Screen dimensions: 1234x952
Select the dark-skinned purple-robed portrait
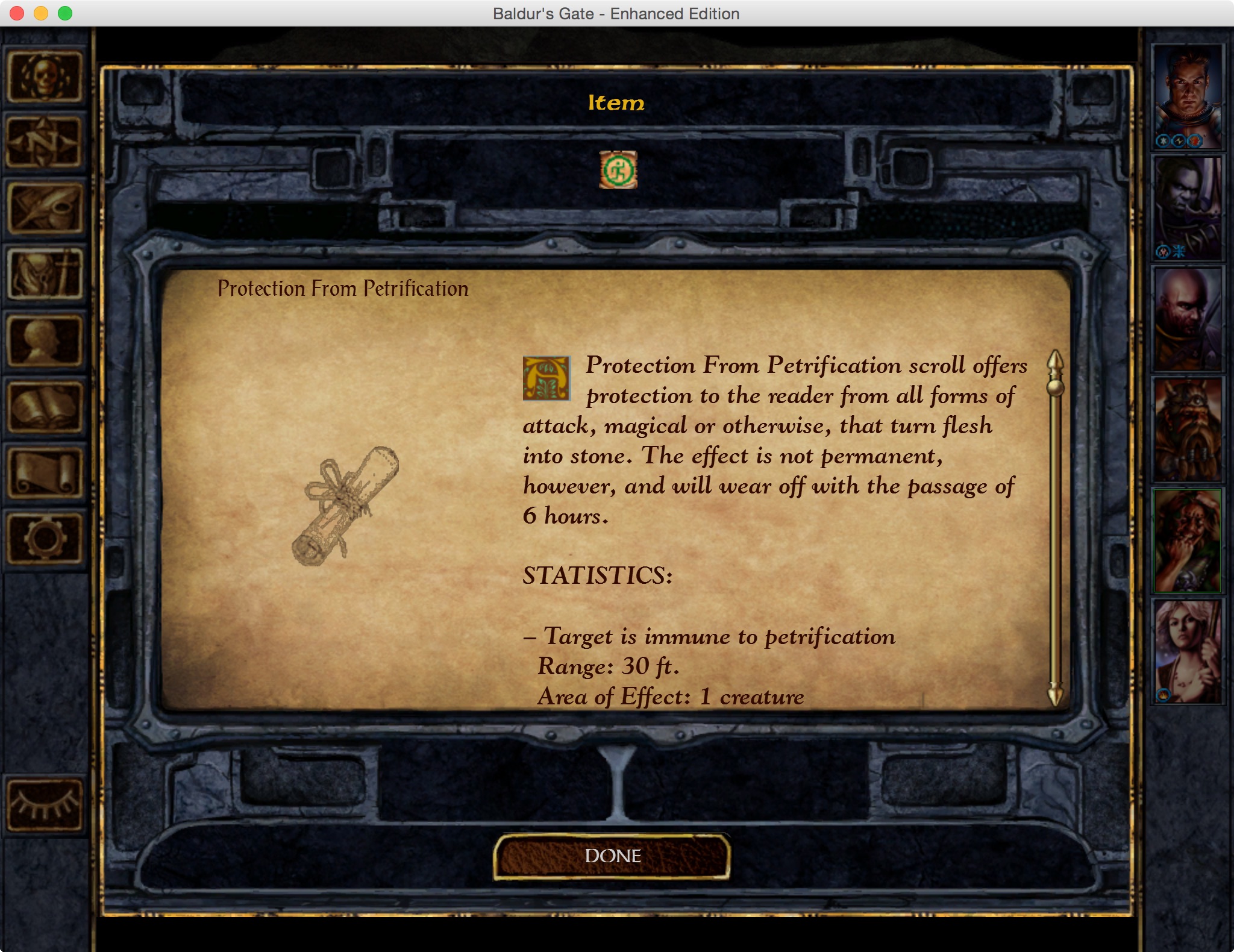click(1187, 208)
